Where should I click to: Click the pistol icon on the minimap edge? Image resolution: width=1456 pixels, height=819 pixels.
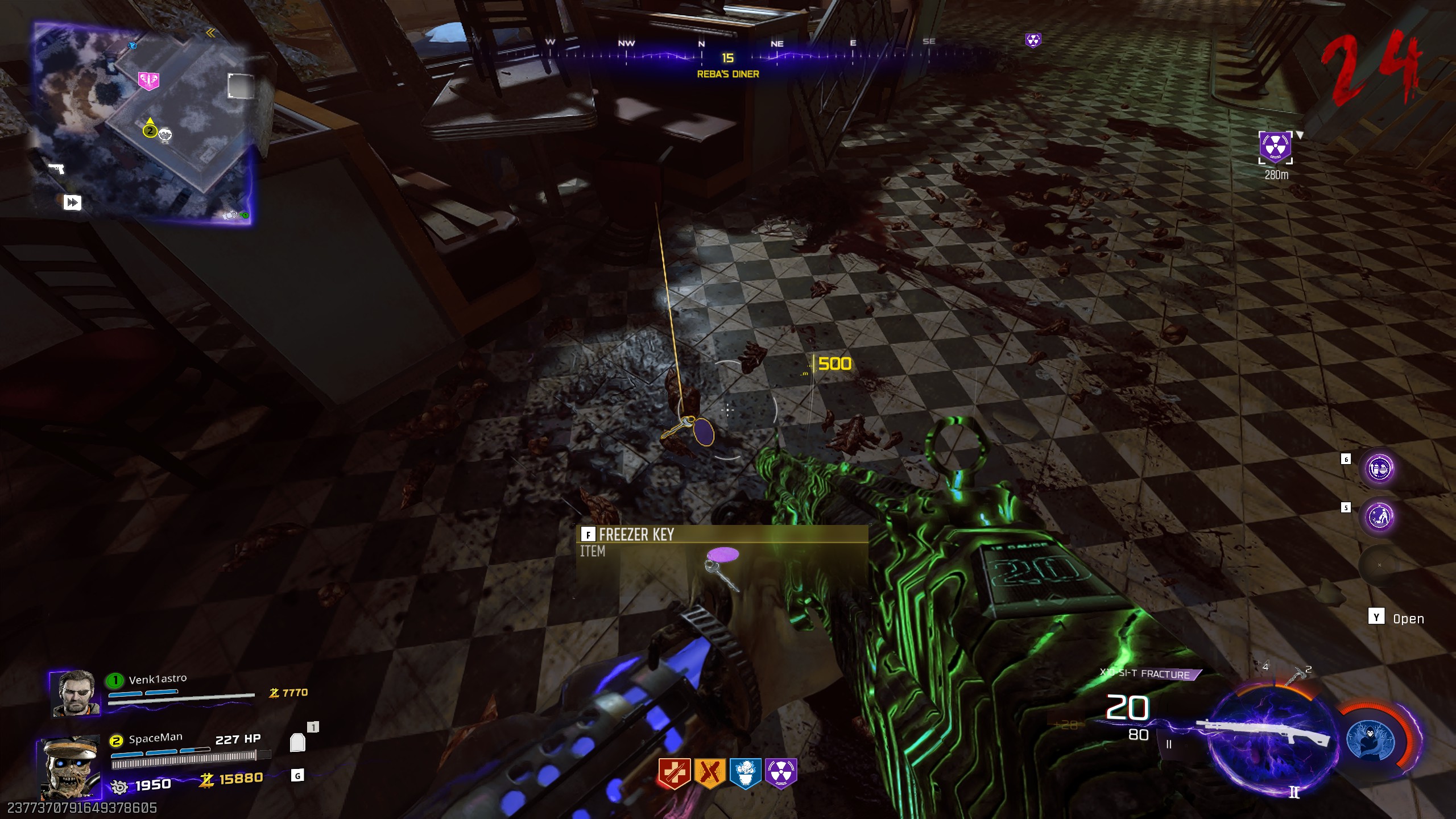56,168
